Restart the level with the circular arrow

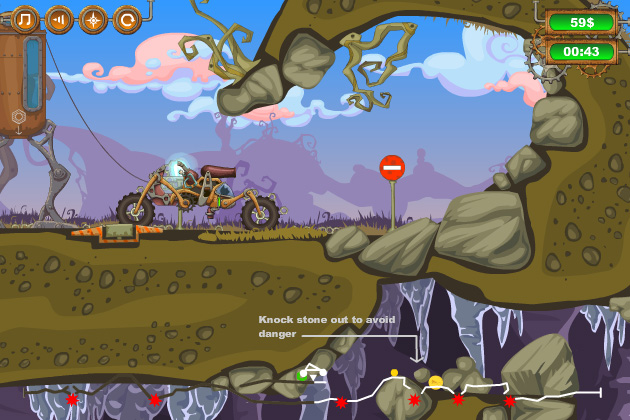click(x=127, y=18)
